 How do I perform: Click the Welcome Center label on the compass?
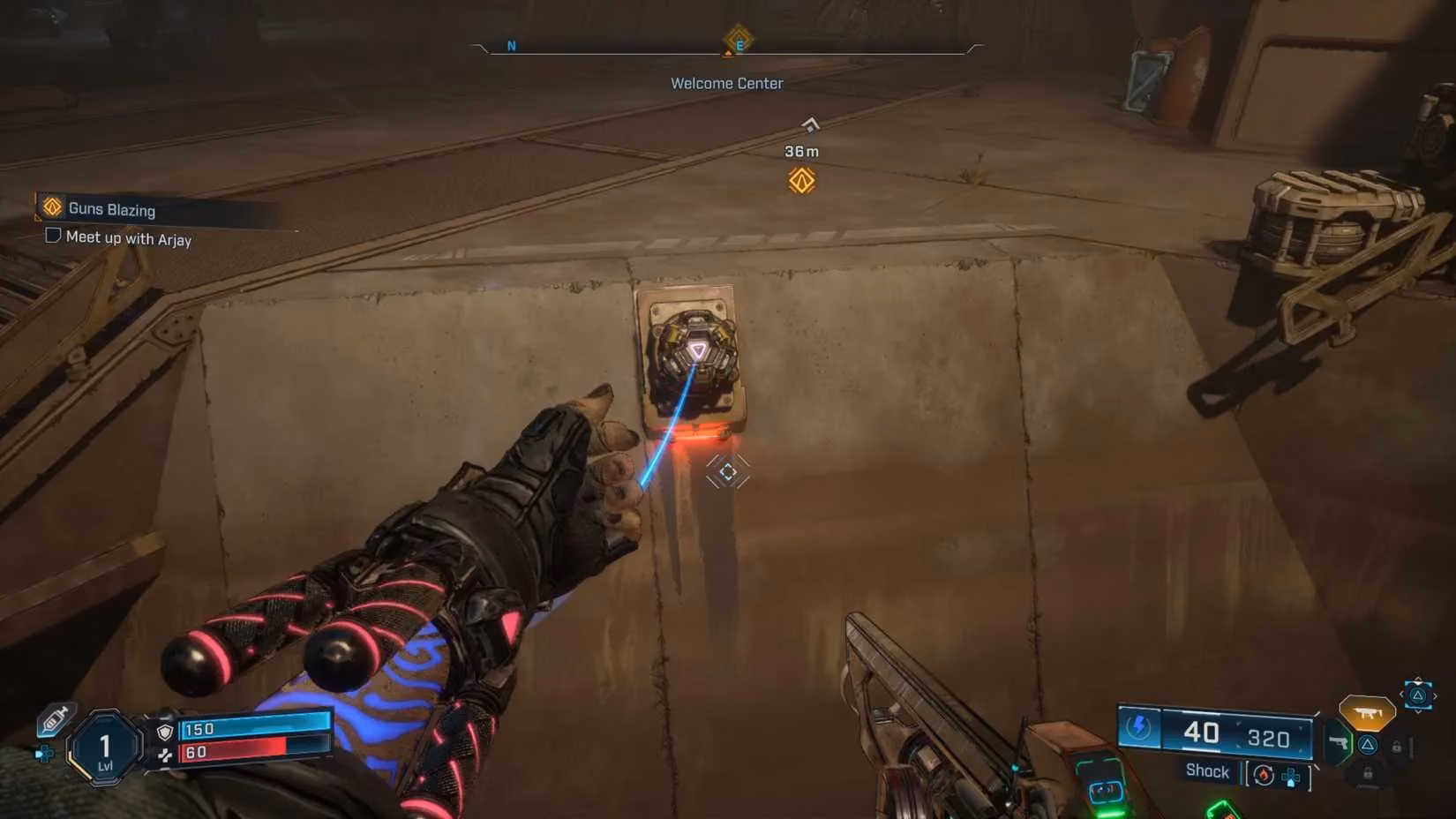click(726, 82)
